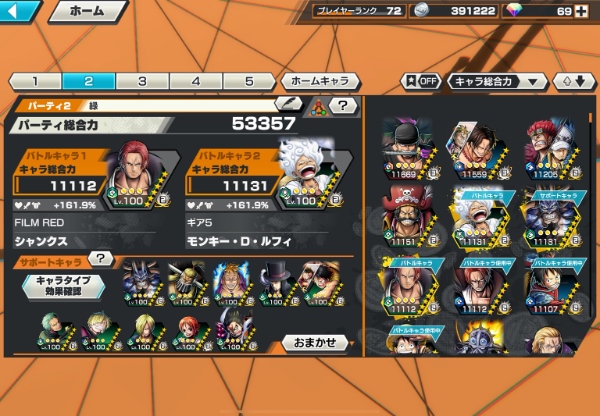The height and width of the screenshot is (416, 600).
Task: Open the キャラ総合力 sort dropdown
Action: pos(497,81)
